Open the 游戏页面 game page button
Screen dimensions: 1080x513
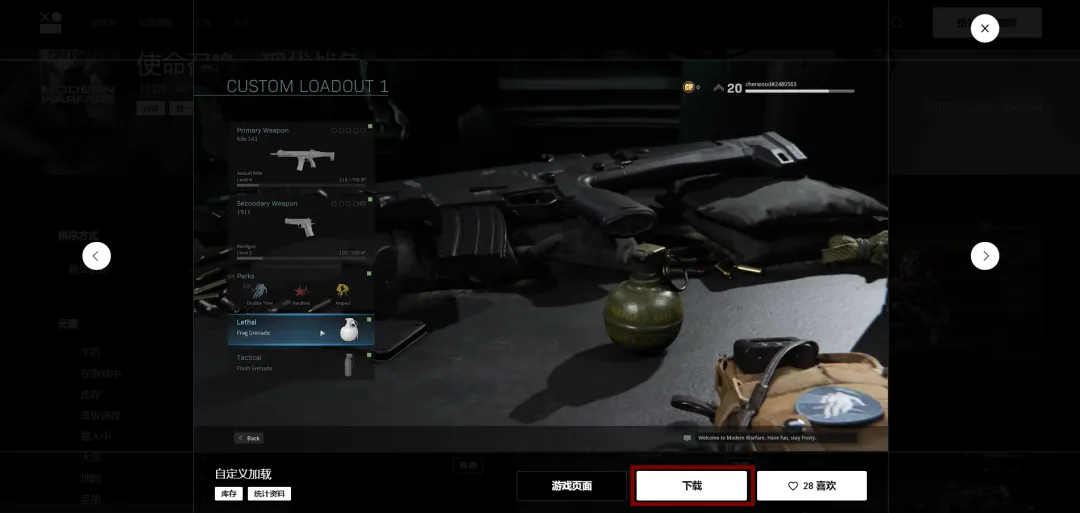point(572,486)
